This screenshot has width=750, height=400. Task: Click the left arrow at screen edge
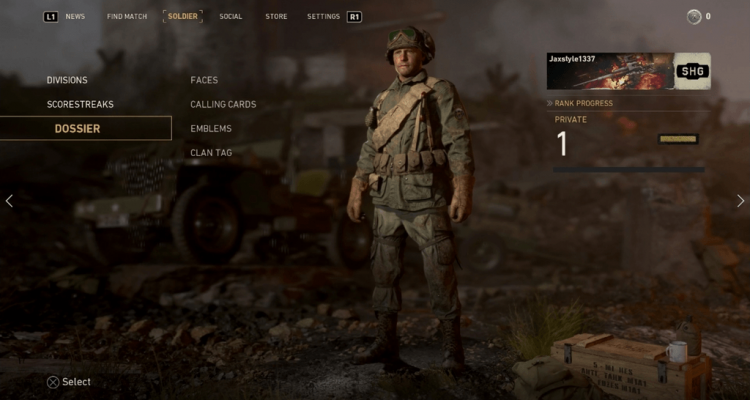[9, 201]
